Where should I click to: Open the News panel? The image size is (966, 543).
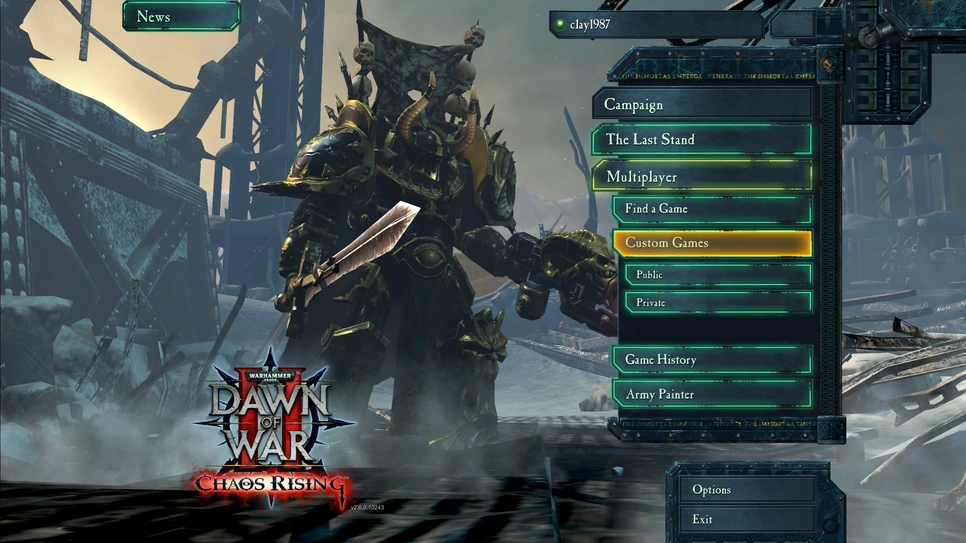pos(181,16)
